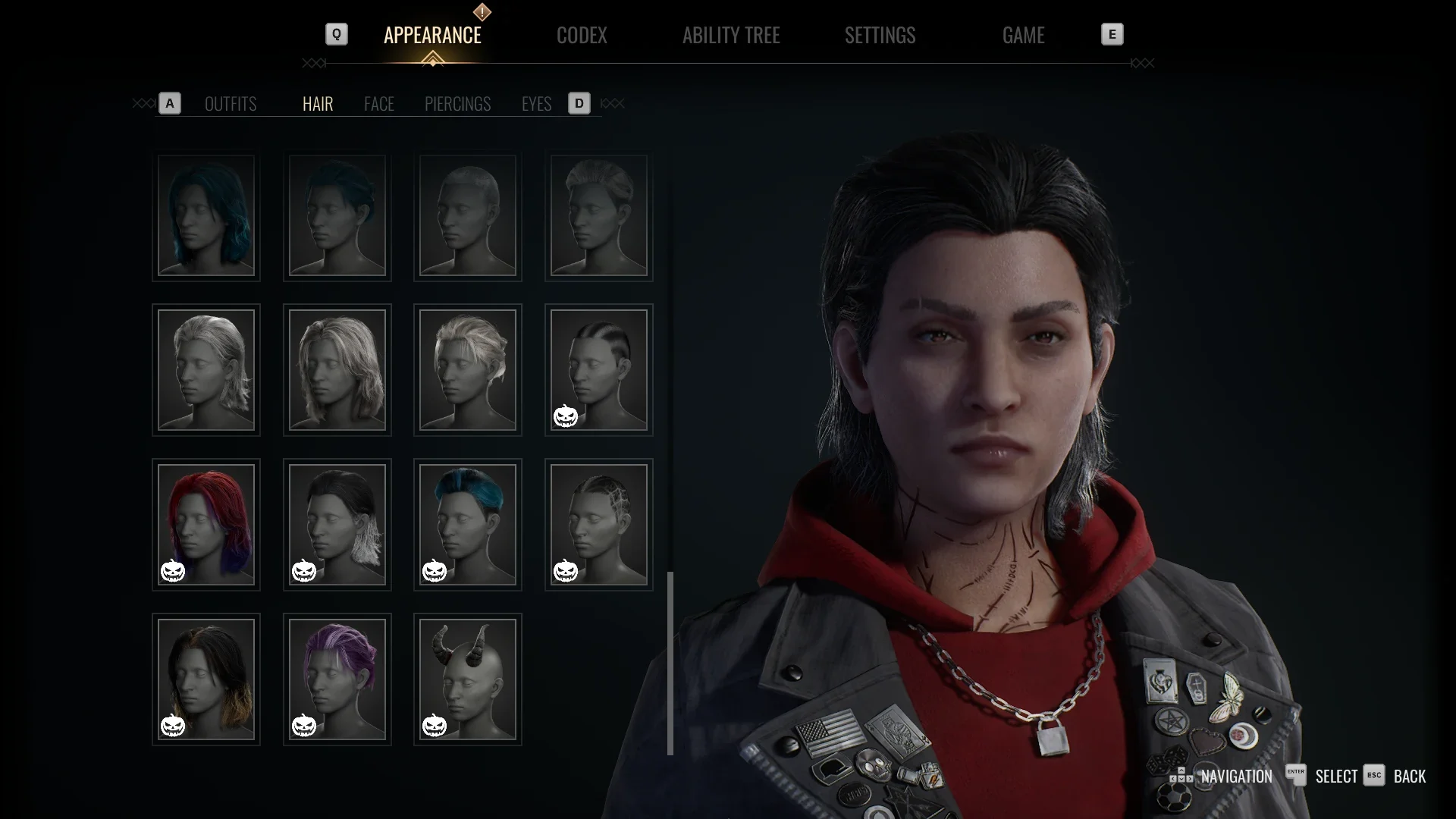Open the Codex tab
Image resolution: width=1456 pixels, height=819 pixels.
coord(582,36)
